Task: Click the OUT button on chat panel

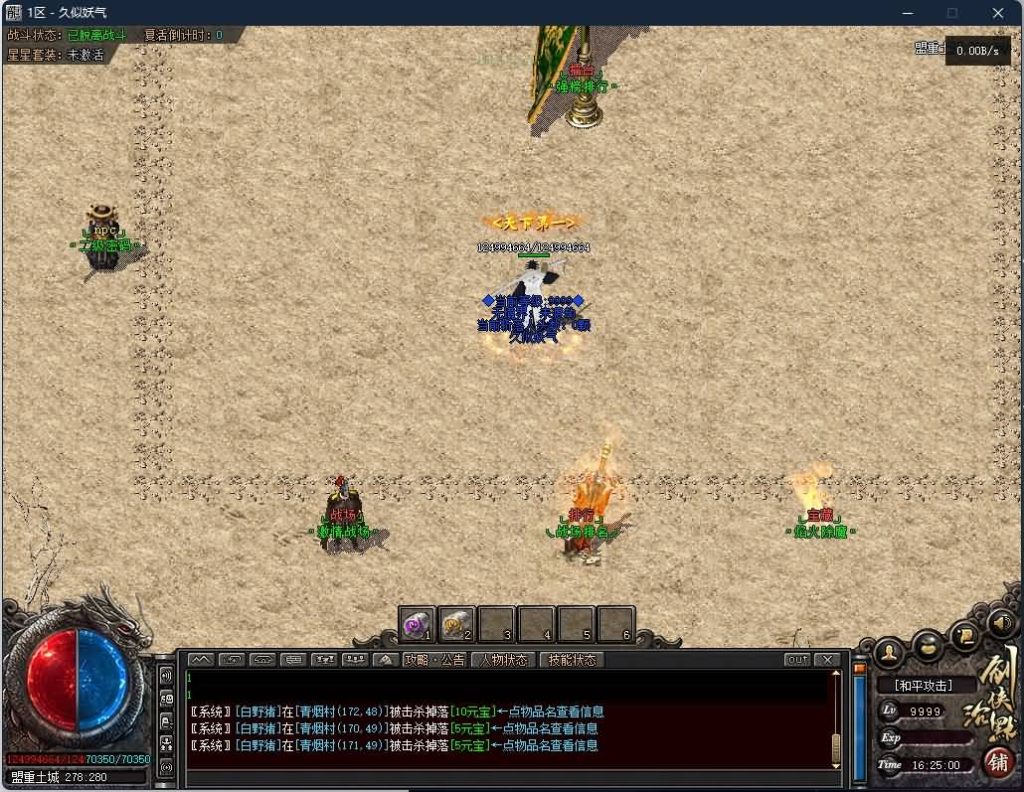Action: (x=798, y=660)
